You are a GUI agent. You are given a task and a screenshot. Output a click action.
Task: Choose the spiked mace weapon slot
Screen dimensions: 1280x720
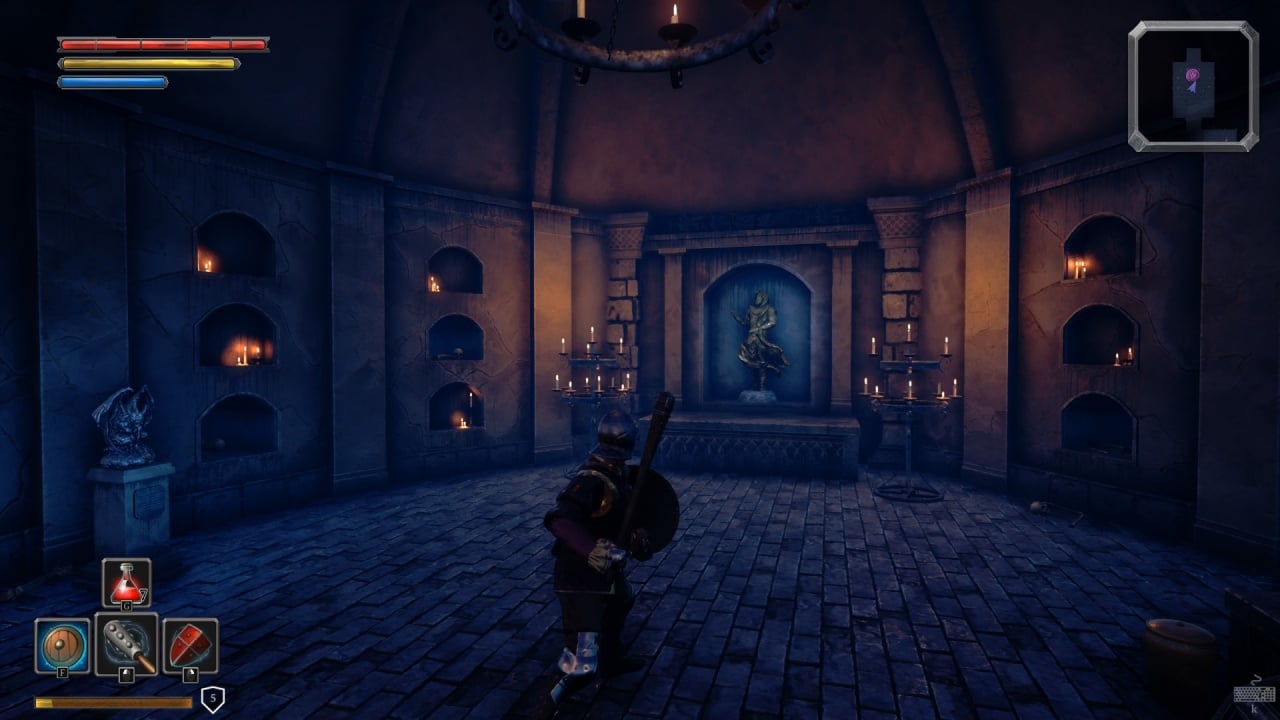(x=127, y=645)
